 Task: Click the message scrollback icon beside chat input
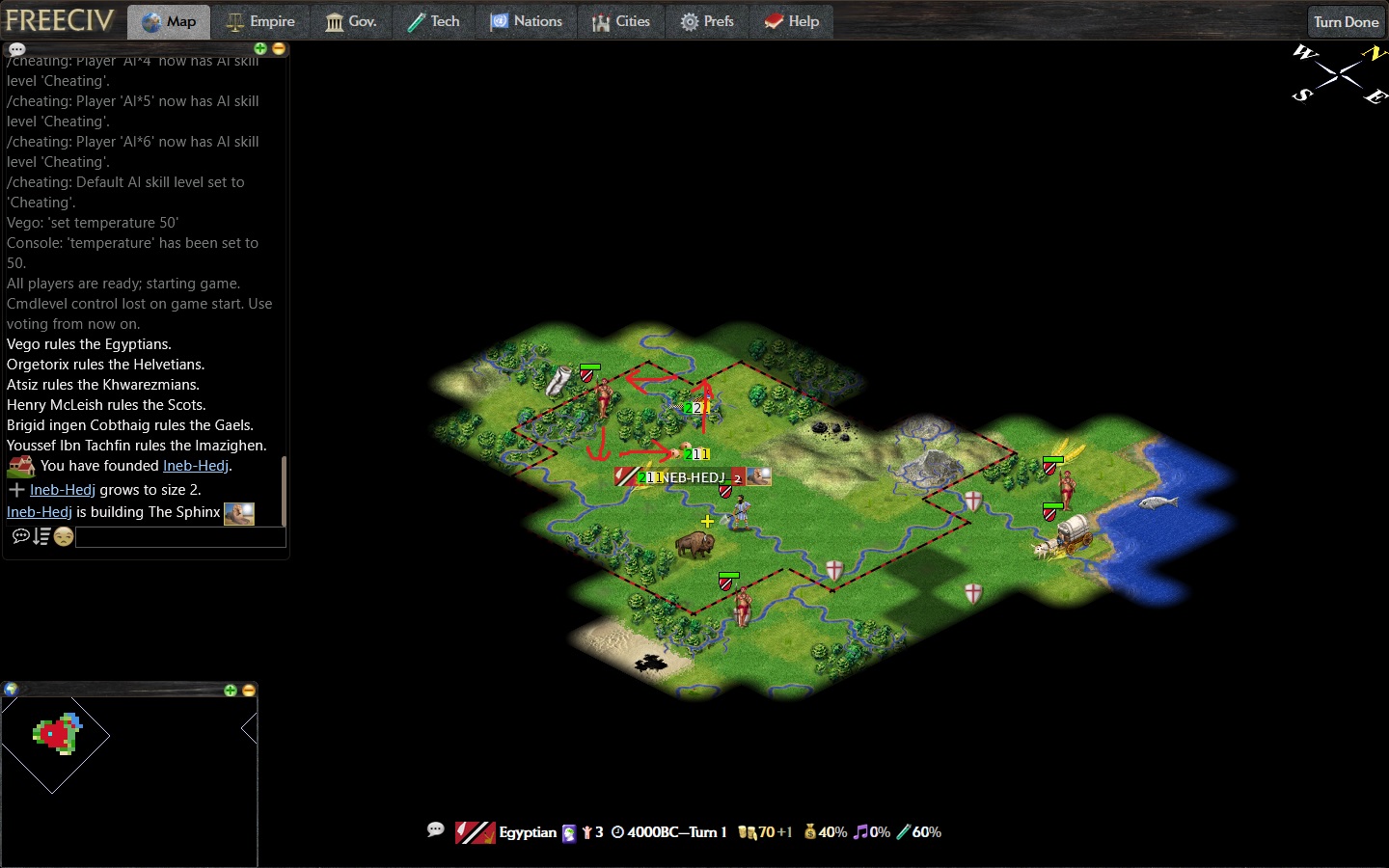(41, 537)
